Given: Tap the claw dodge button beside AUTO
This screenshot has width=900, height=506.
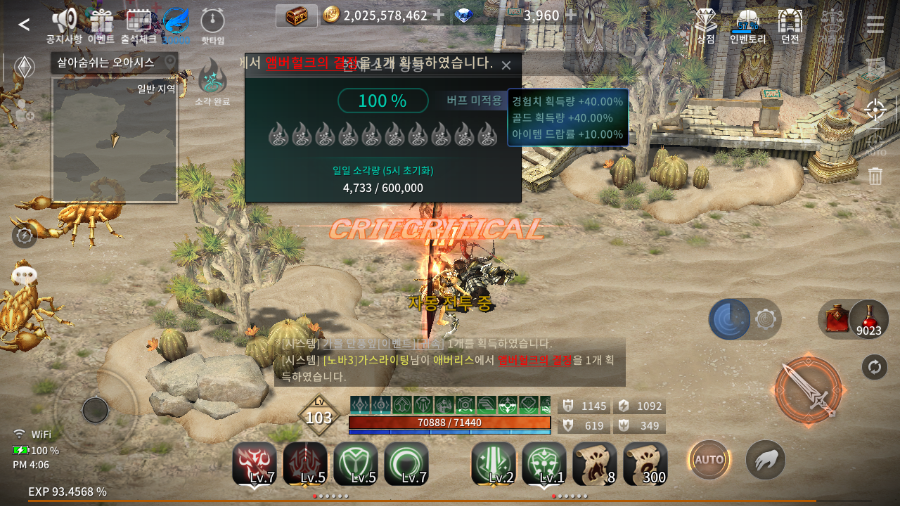Looking at the screenshot, I should pyautogui.click(x=765, y=460).
